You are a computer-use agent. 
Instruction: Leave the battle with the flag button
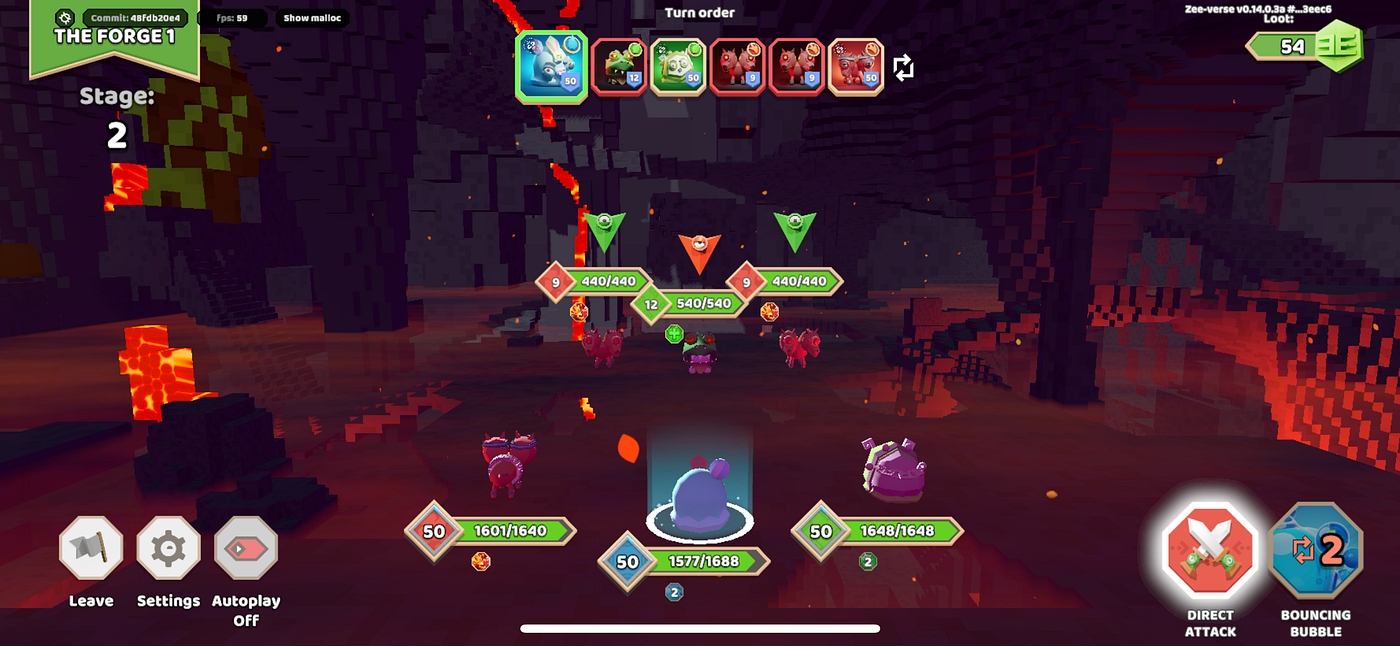tap(91, 548)
